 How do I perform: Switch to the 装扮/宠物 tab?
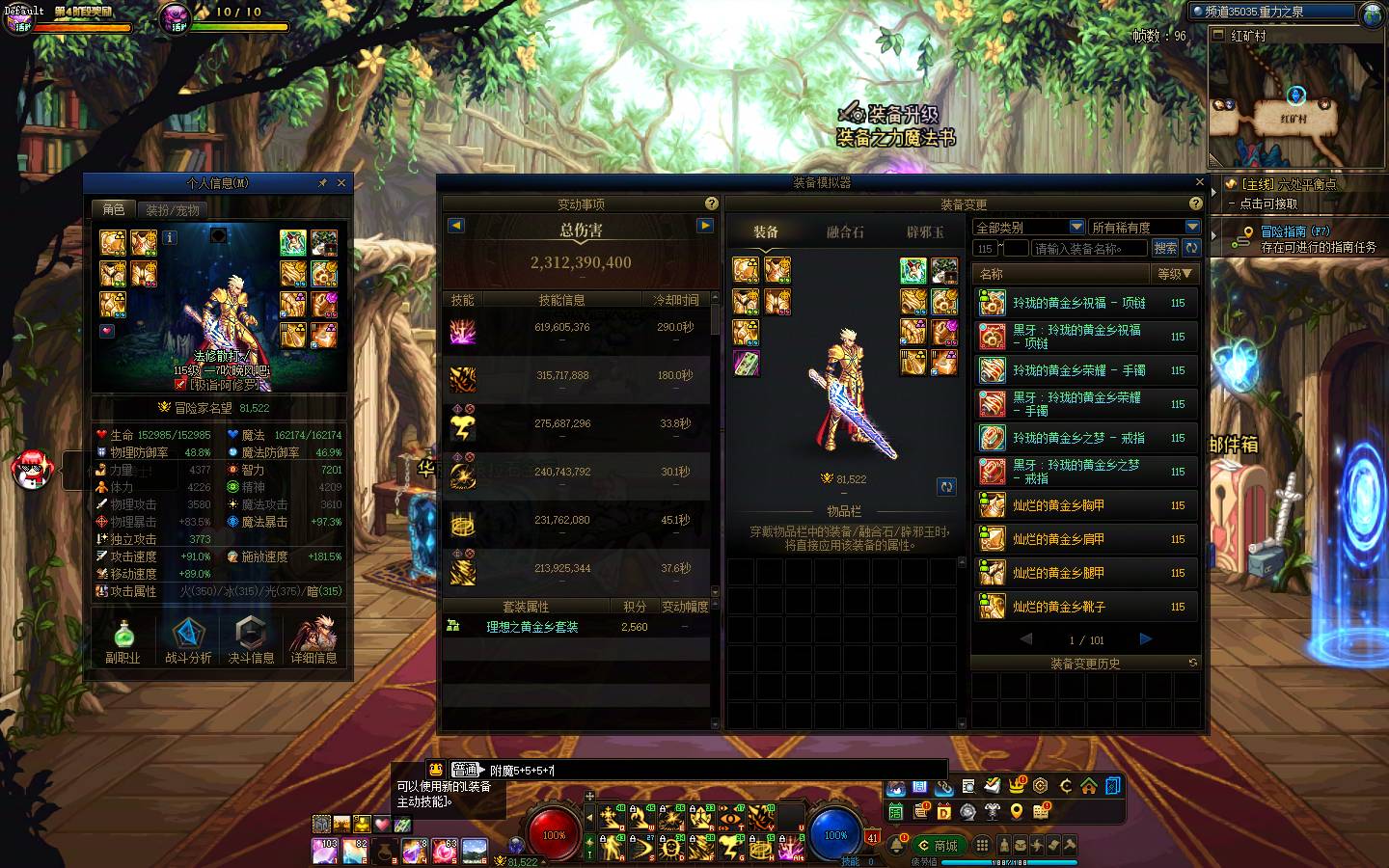173,209
